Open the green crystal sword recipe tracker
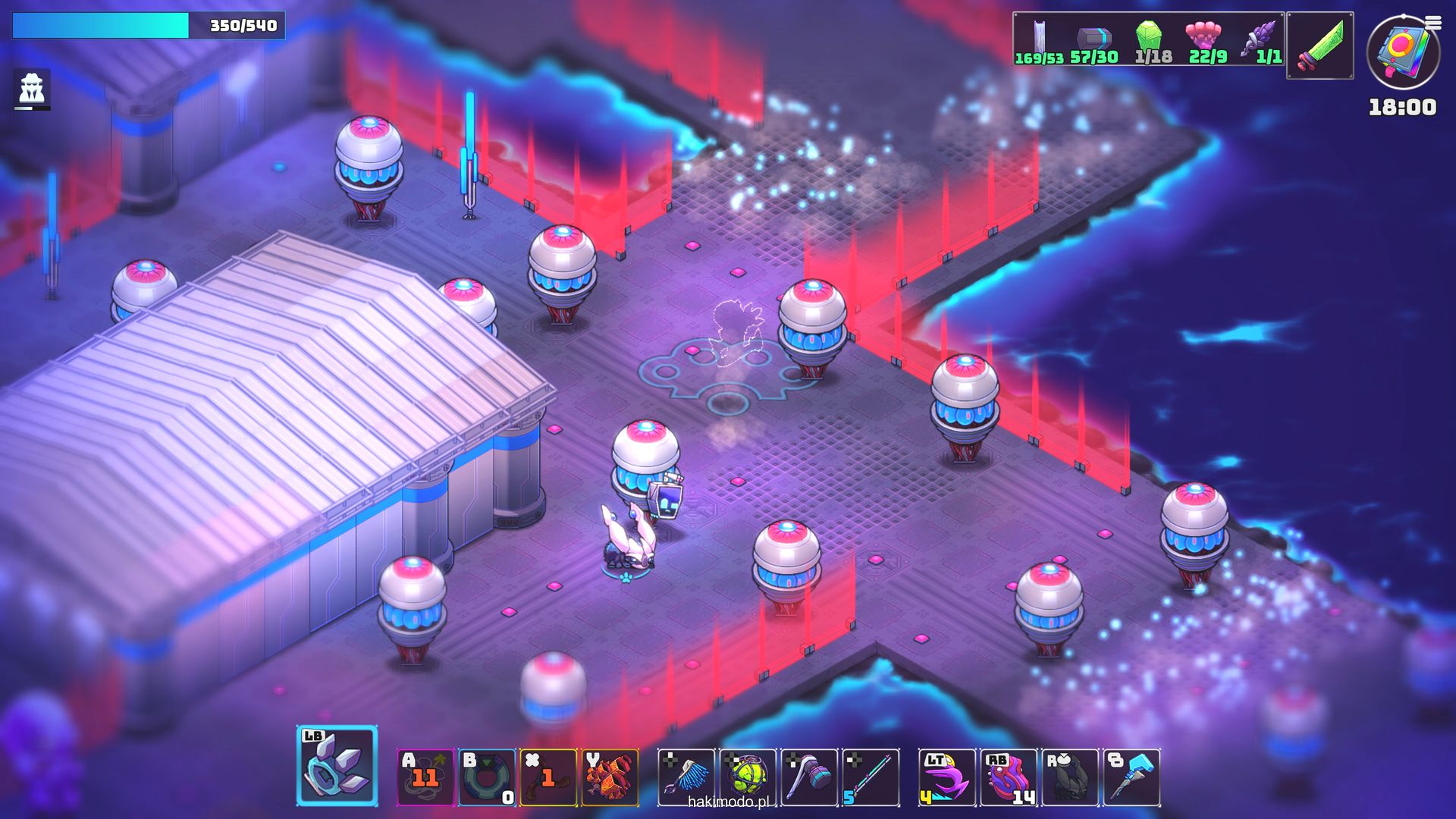This screenshot has width=1456, height=819. 1319,45
